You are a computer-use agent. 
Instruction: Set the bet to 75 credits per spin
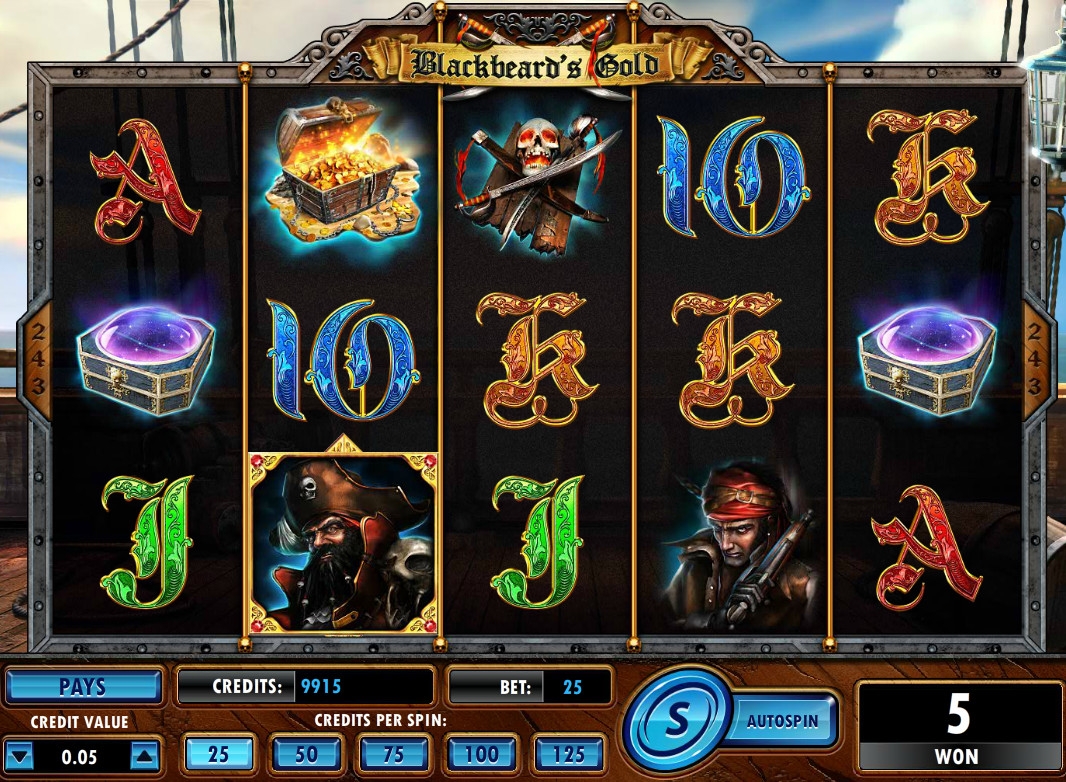coord(393,754)
